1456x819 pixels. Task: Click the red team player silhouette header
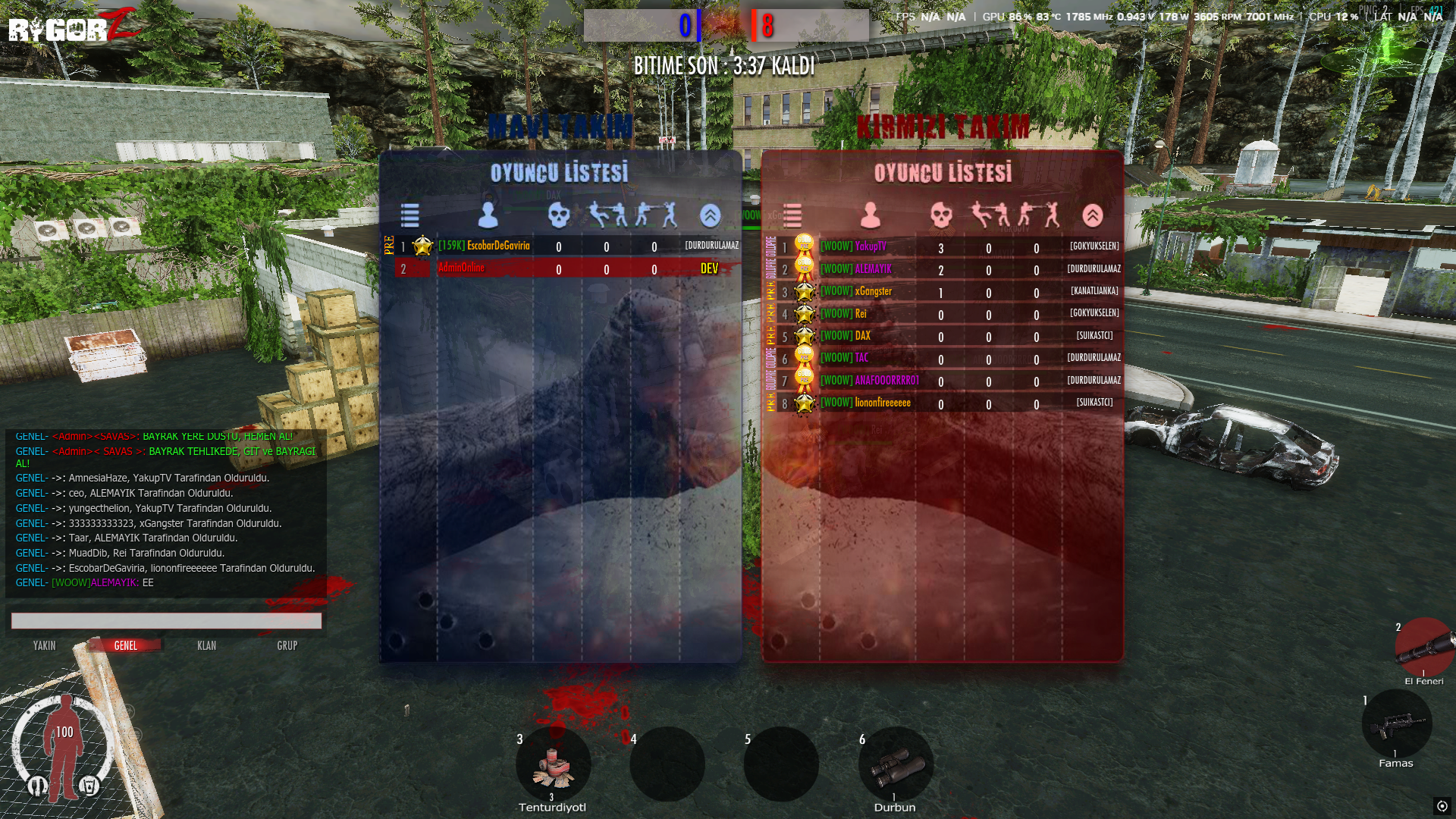click(x=871, y=215)
